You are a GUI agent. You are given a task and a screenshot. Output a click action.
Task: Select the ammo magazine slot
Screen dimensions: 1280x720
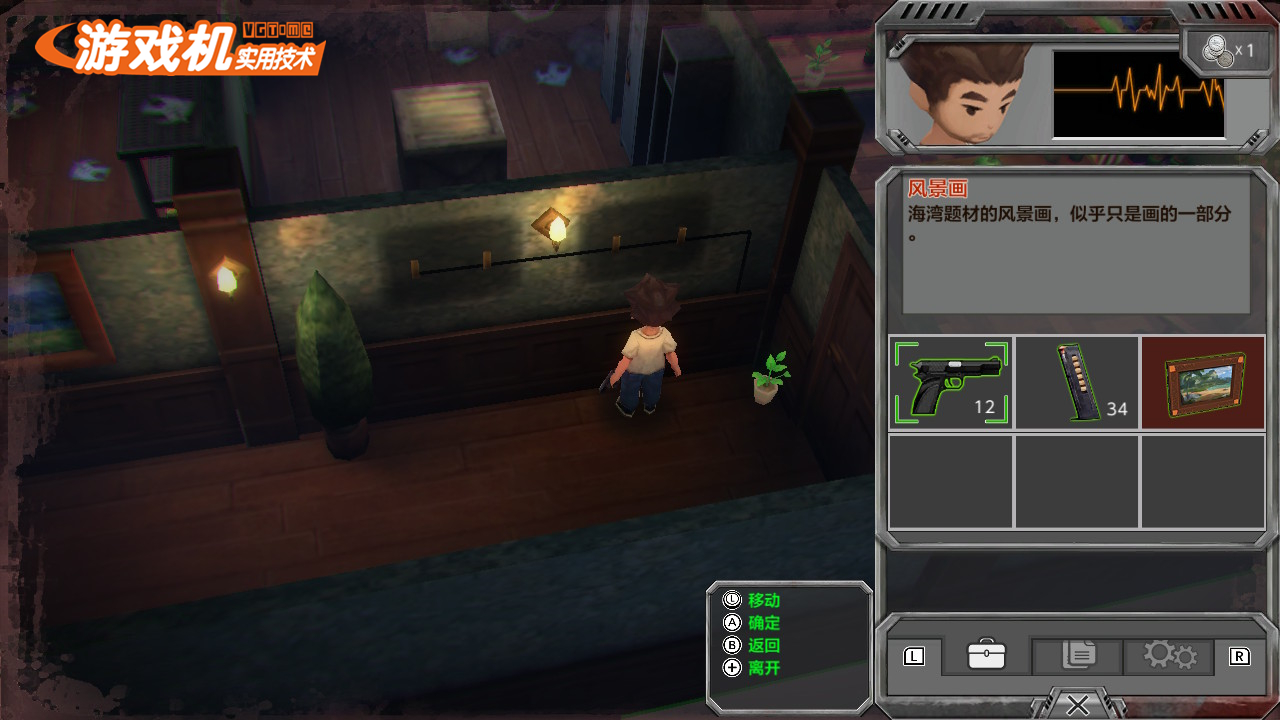[x=1076, y=383]
